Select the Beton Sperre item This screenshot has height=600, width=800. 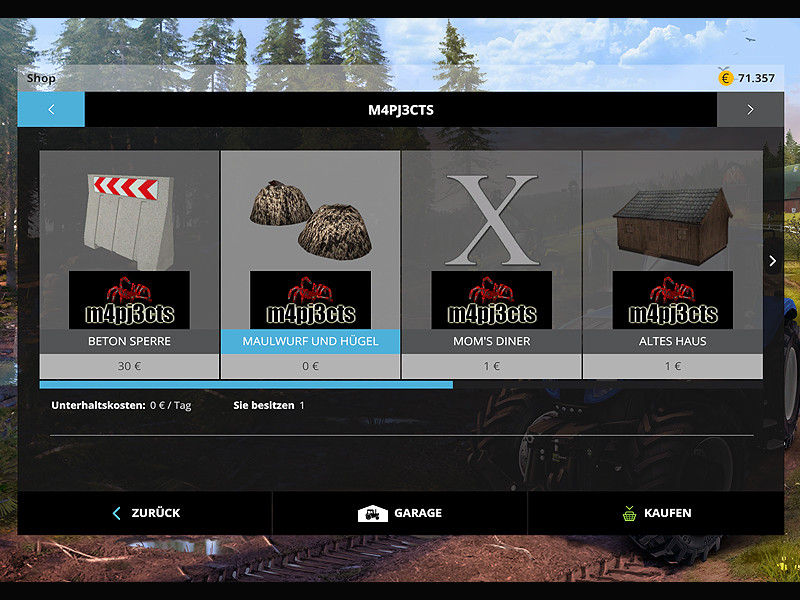coord(129,264)
